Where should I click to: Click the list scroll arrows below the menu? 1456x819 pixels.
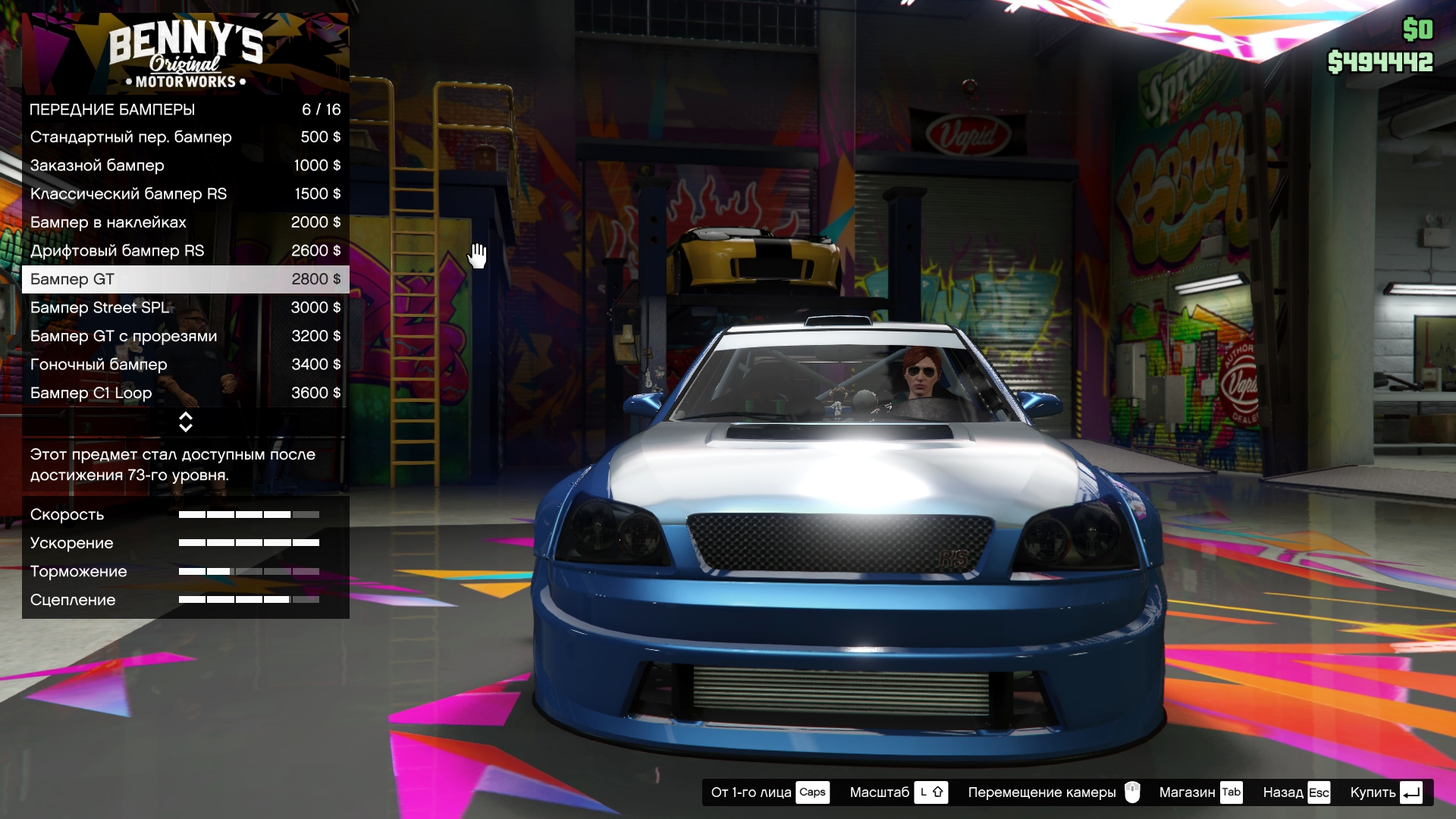point(185,422)
